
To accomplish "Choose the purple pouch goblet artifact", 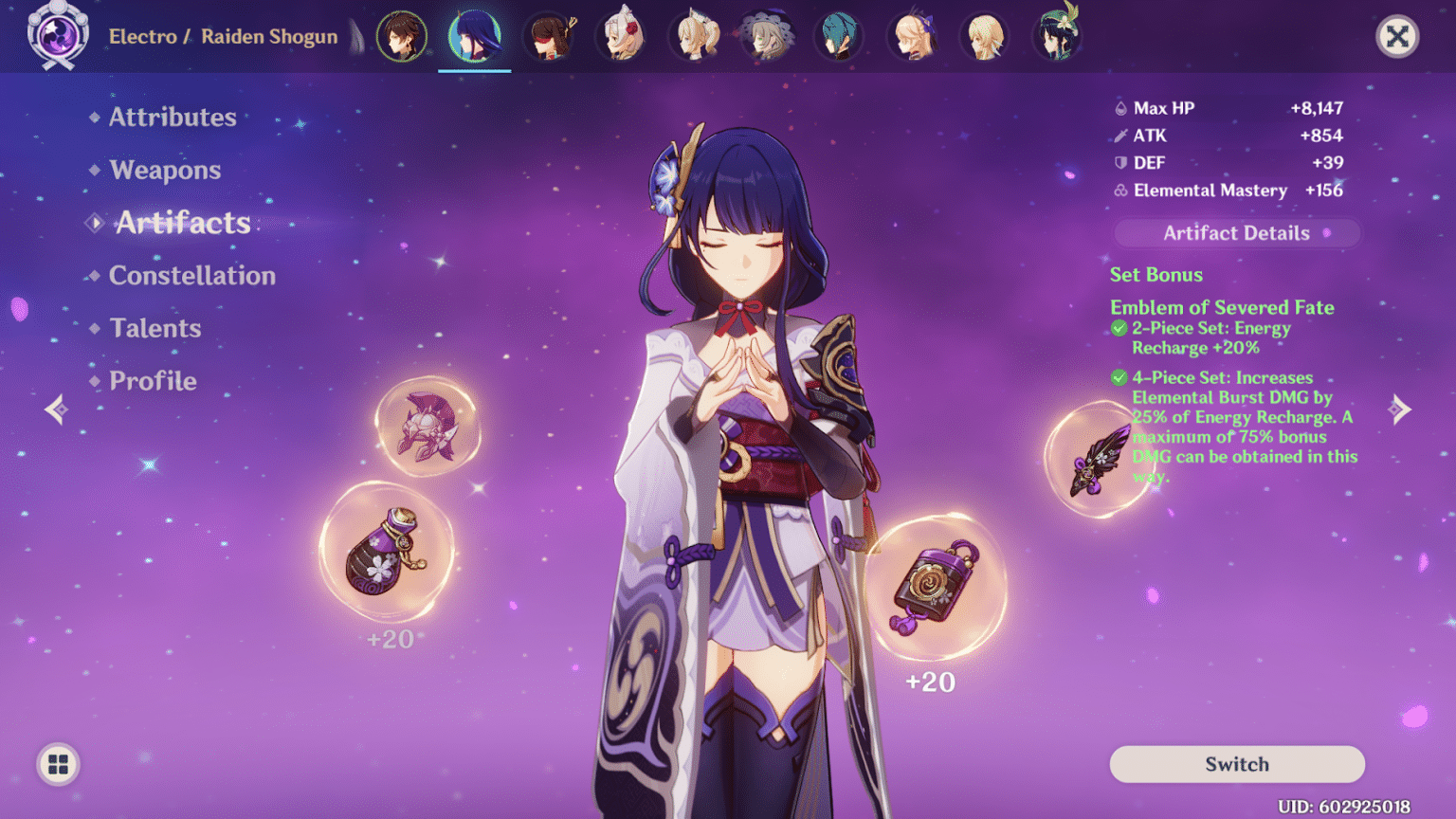I will click(x=386, y=552).
